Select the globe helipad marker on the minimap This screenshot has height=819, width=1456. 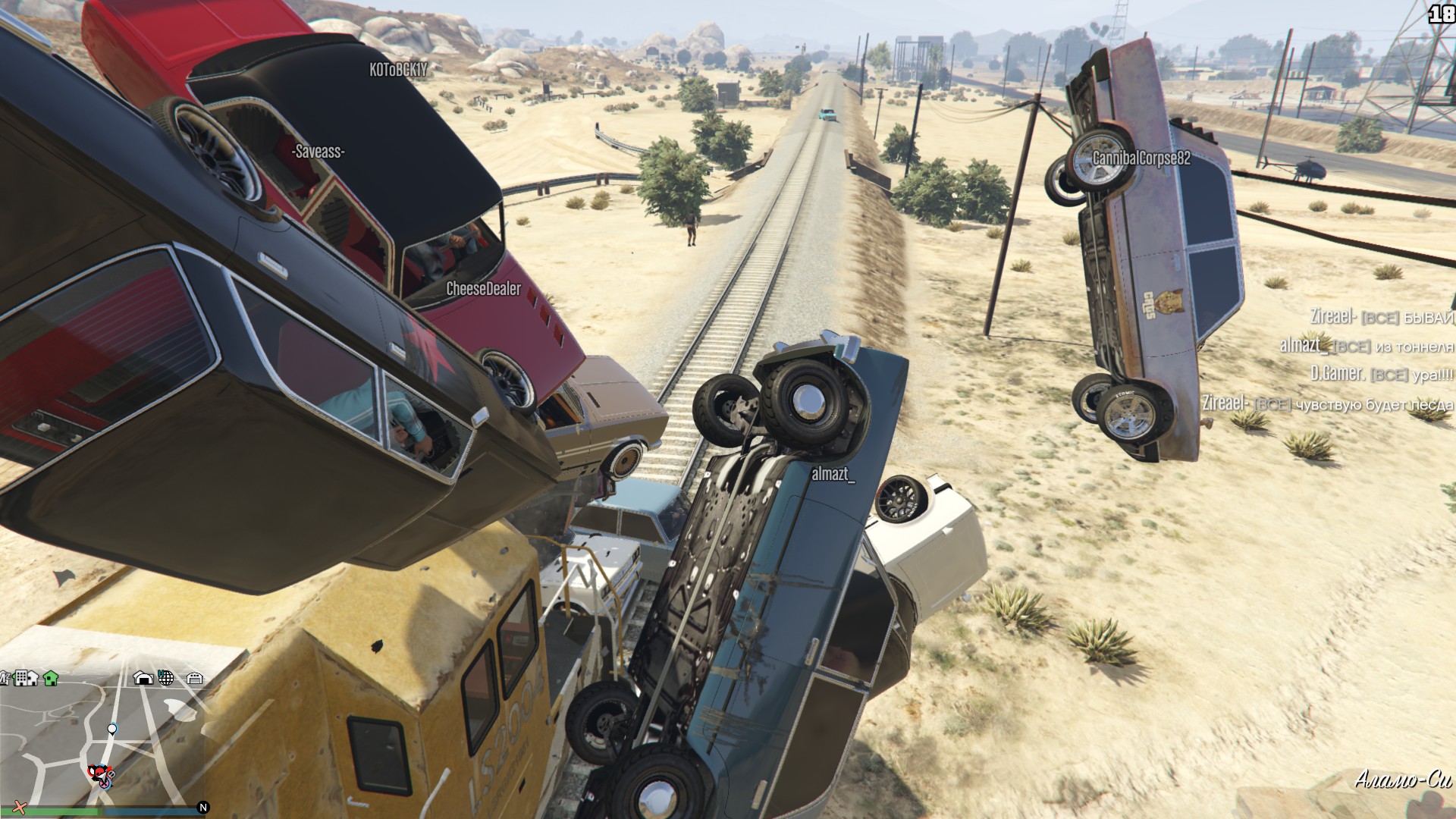coord(166,678)
